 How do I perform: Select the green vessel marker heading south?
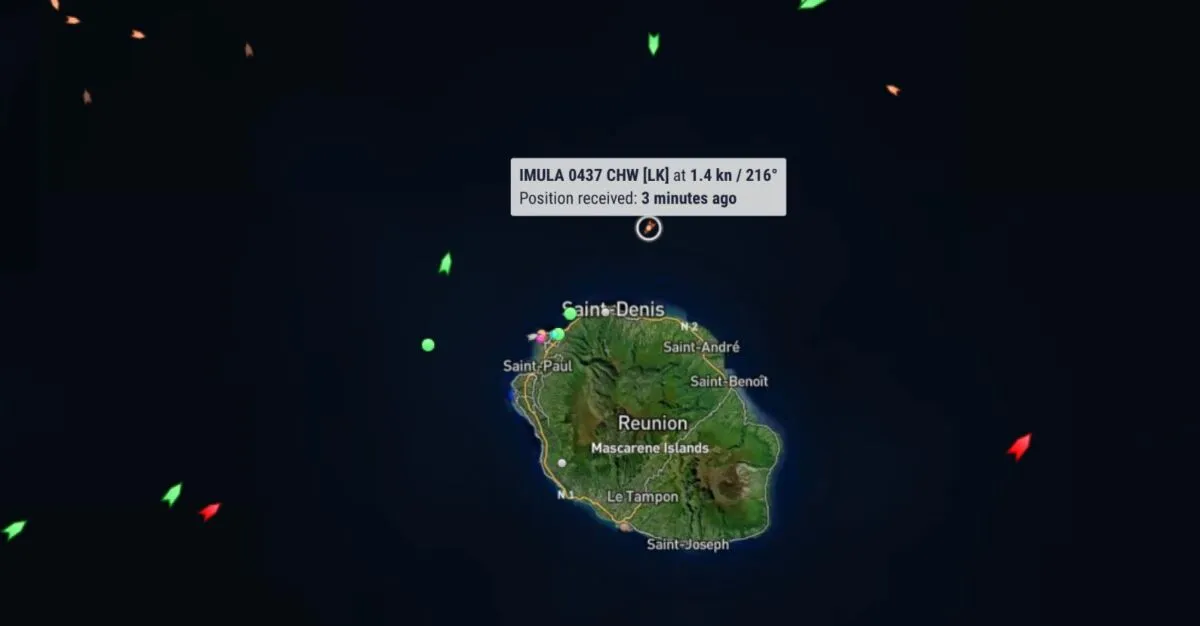pyautogui.click(x=653, y=43)
